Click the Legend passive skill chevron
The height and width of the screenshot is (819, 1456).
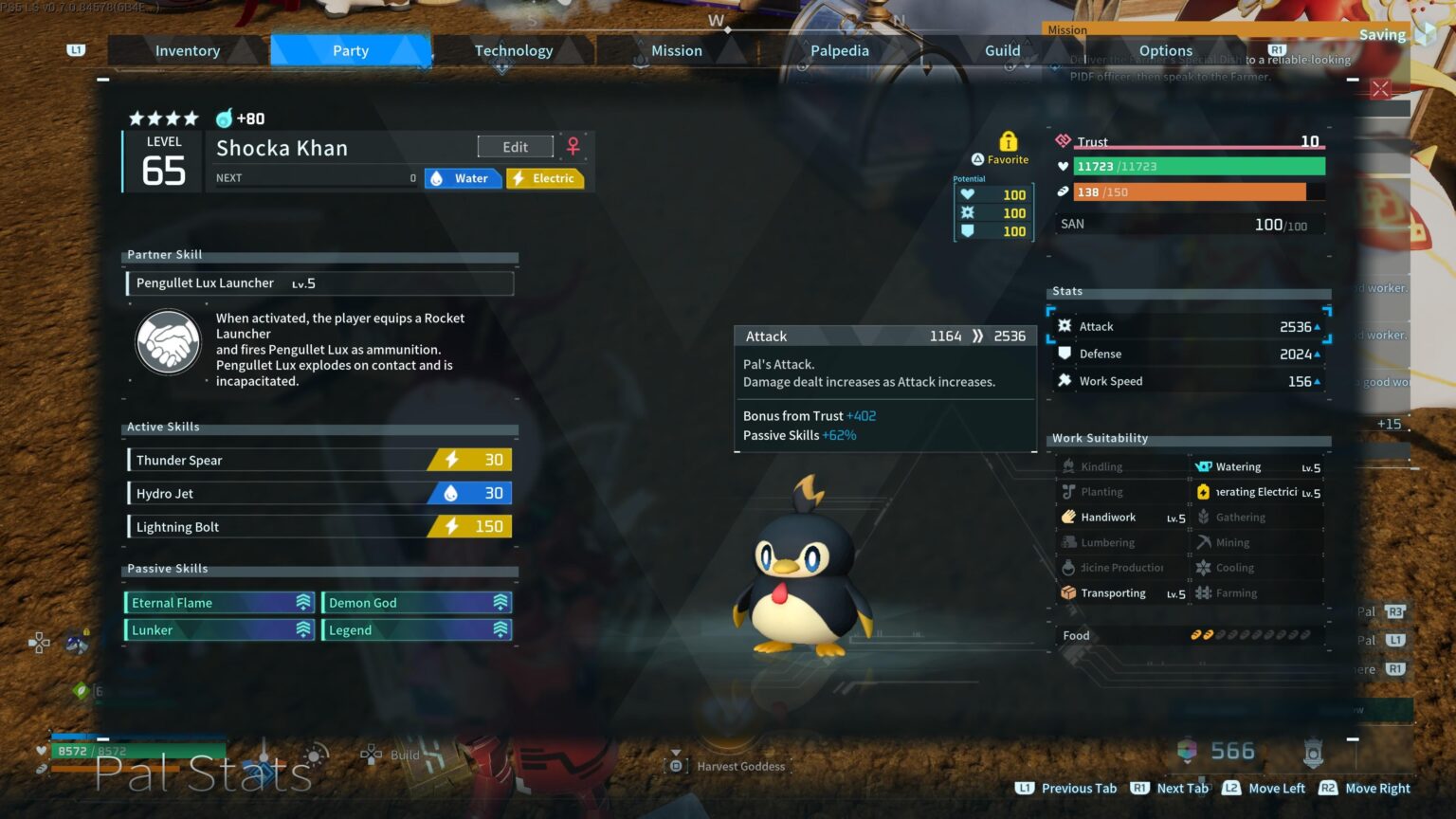[x=500, y=629]
